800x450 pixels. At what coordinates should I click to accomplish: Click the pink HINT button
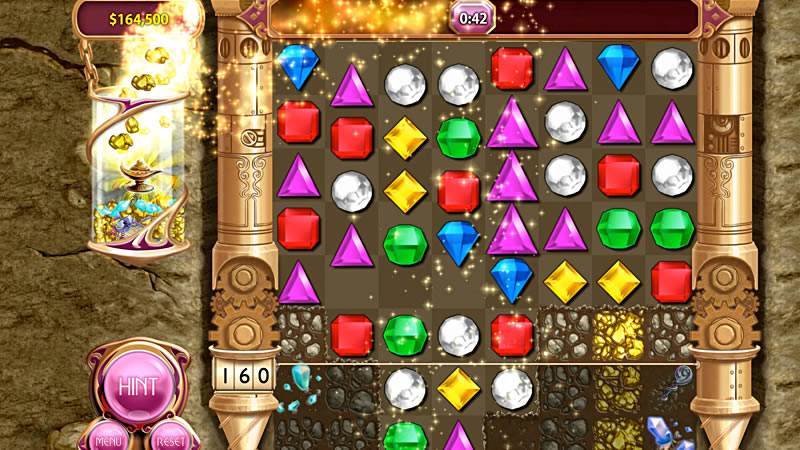click(138, 387)
